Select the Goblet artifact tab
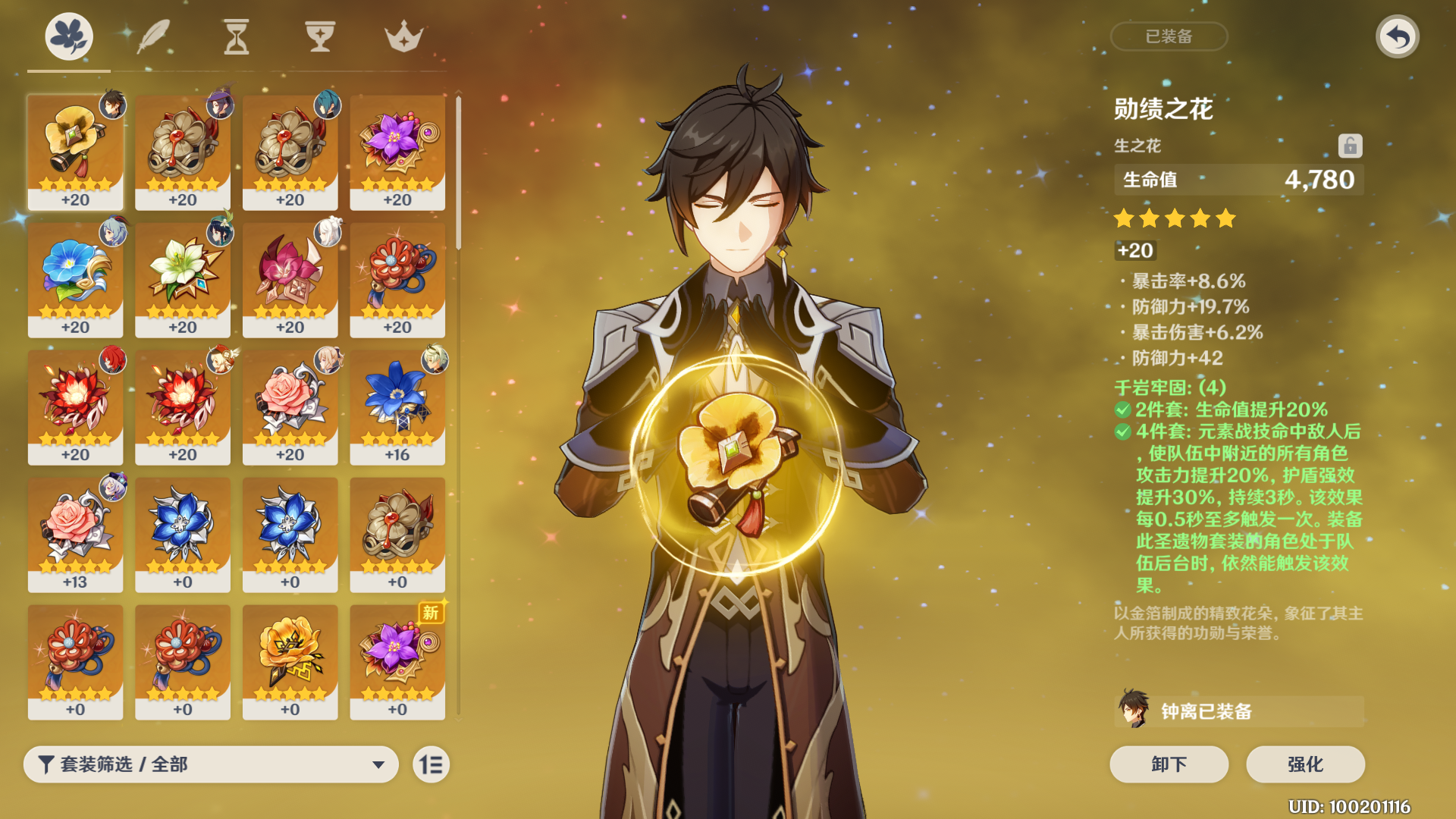This screenshot has height=819, width=1456. point(320,36)
